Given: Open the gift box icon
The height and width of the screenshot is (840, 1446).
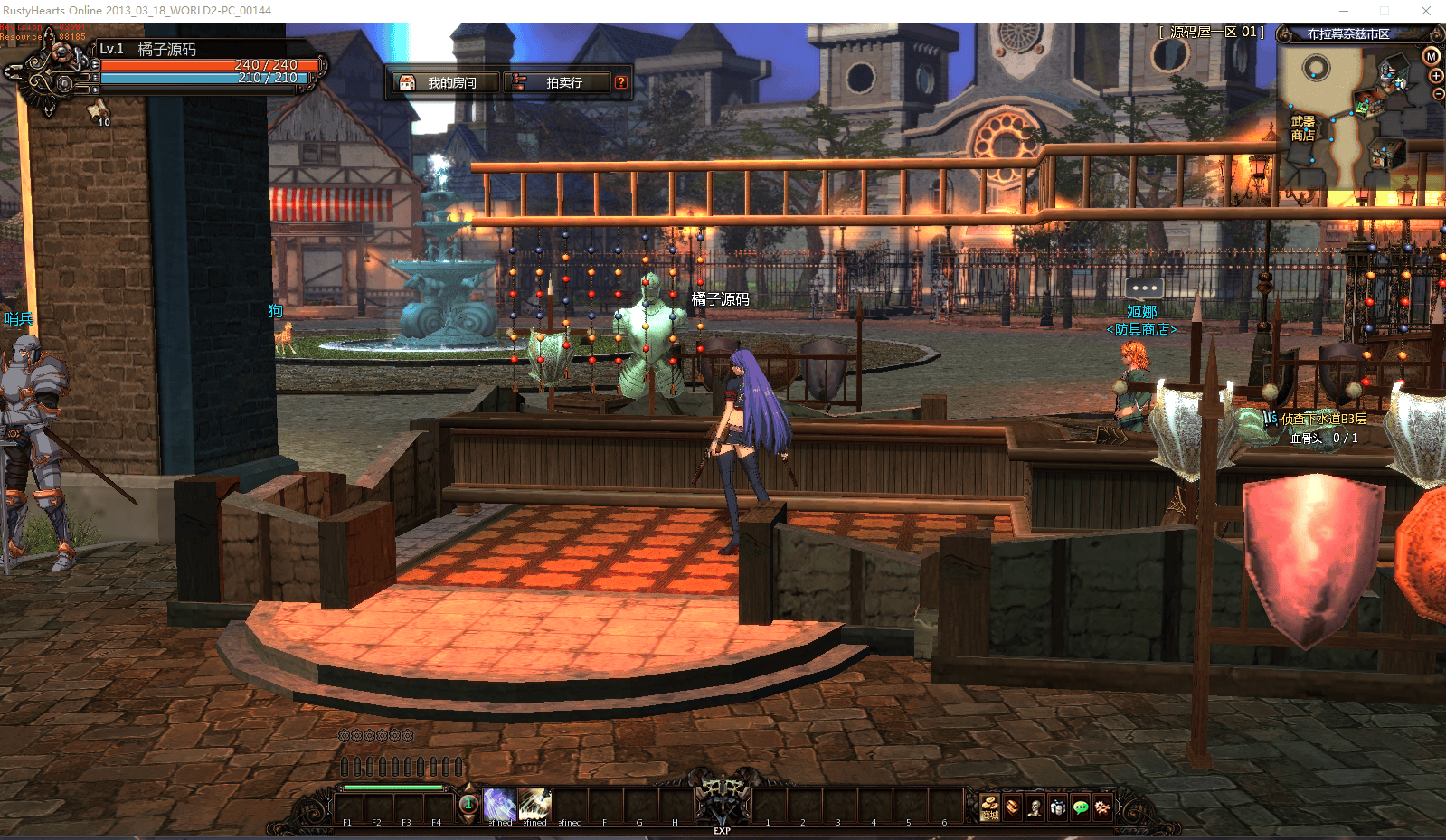Looking at the screenshot, I should 1058,807.
